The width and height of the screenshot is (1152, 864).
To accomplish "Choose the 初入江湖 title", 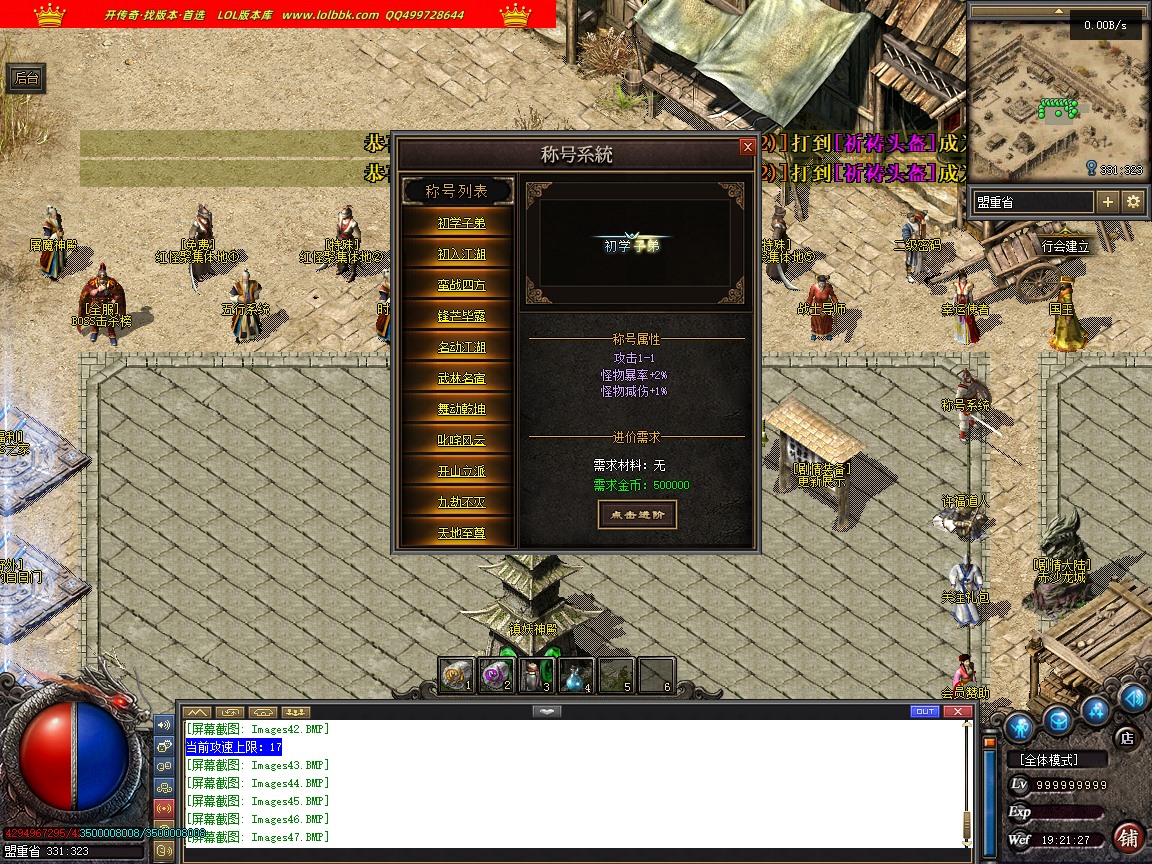I will click(x=461, y=254).
